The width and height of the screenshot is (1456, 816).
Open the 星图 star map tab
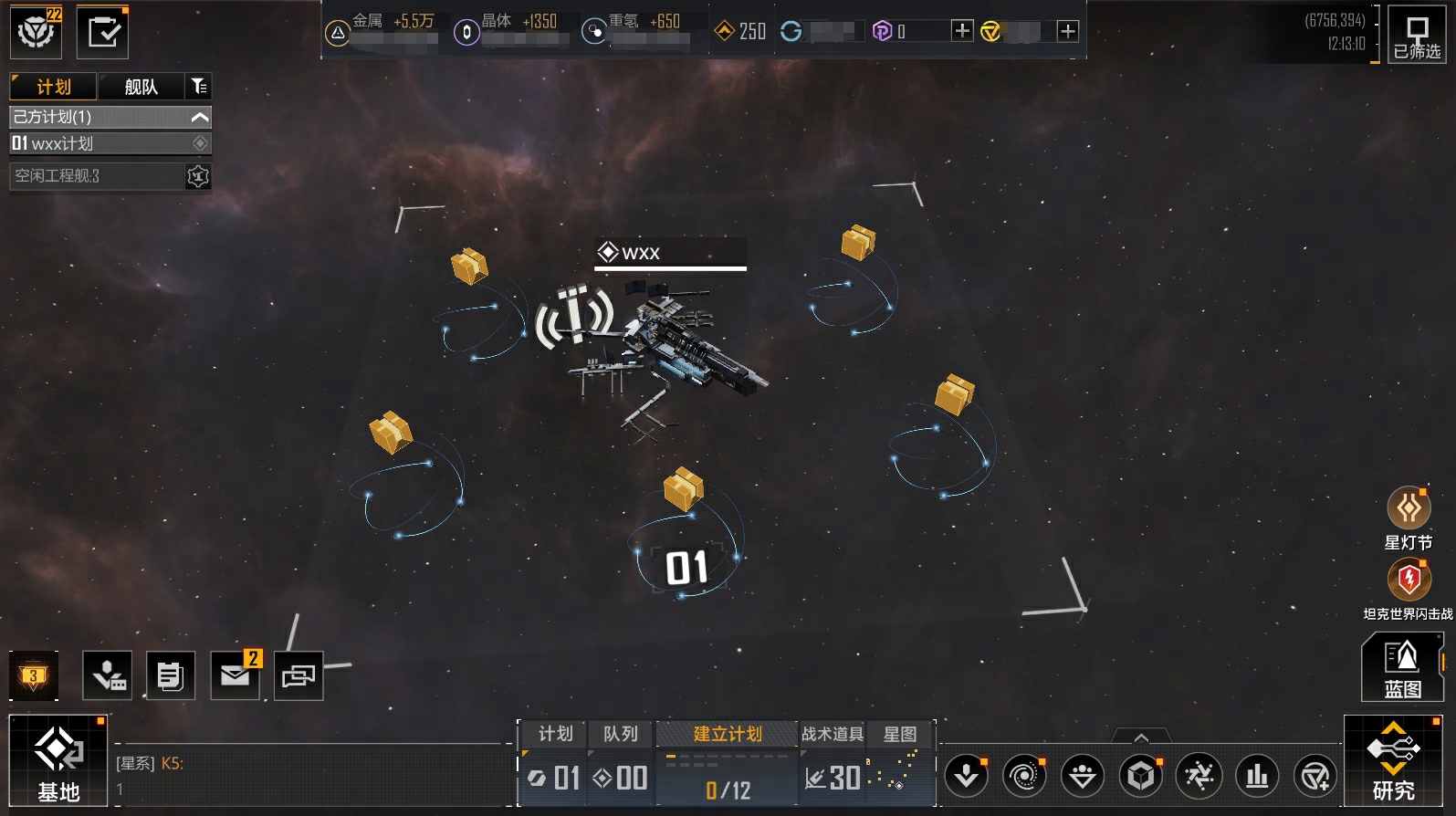[899, 734]
